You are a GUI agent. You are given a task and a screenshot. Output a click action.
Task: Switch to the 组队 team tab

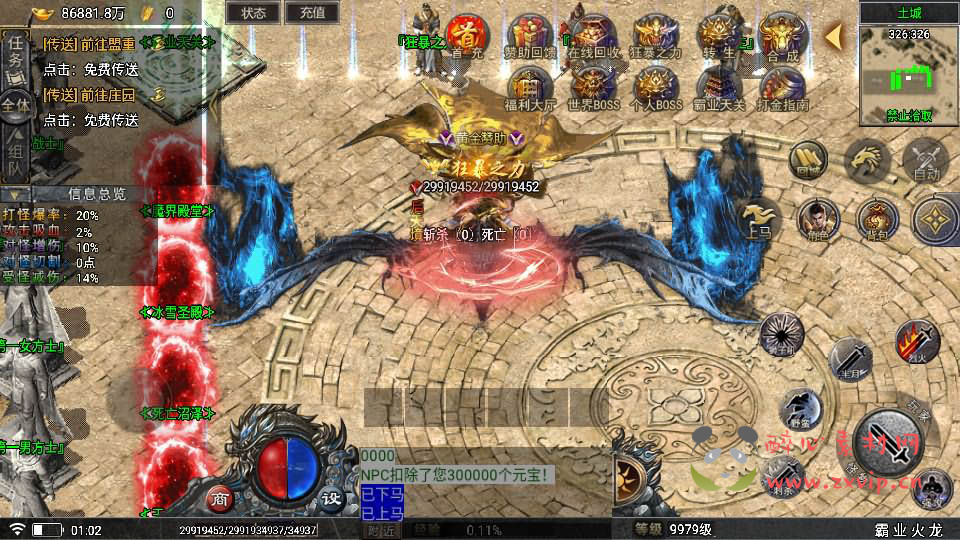pos(15,158)
